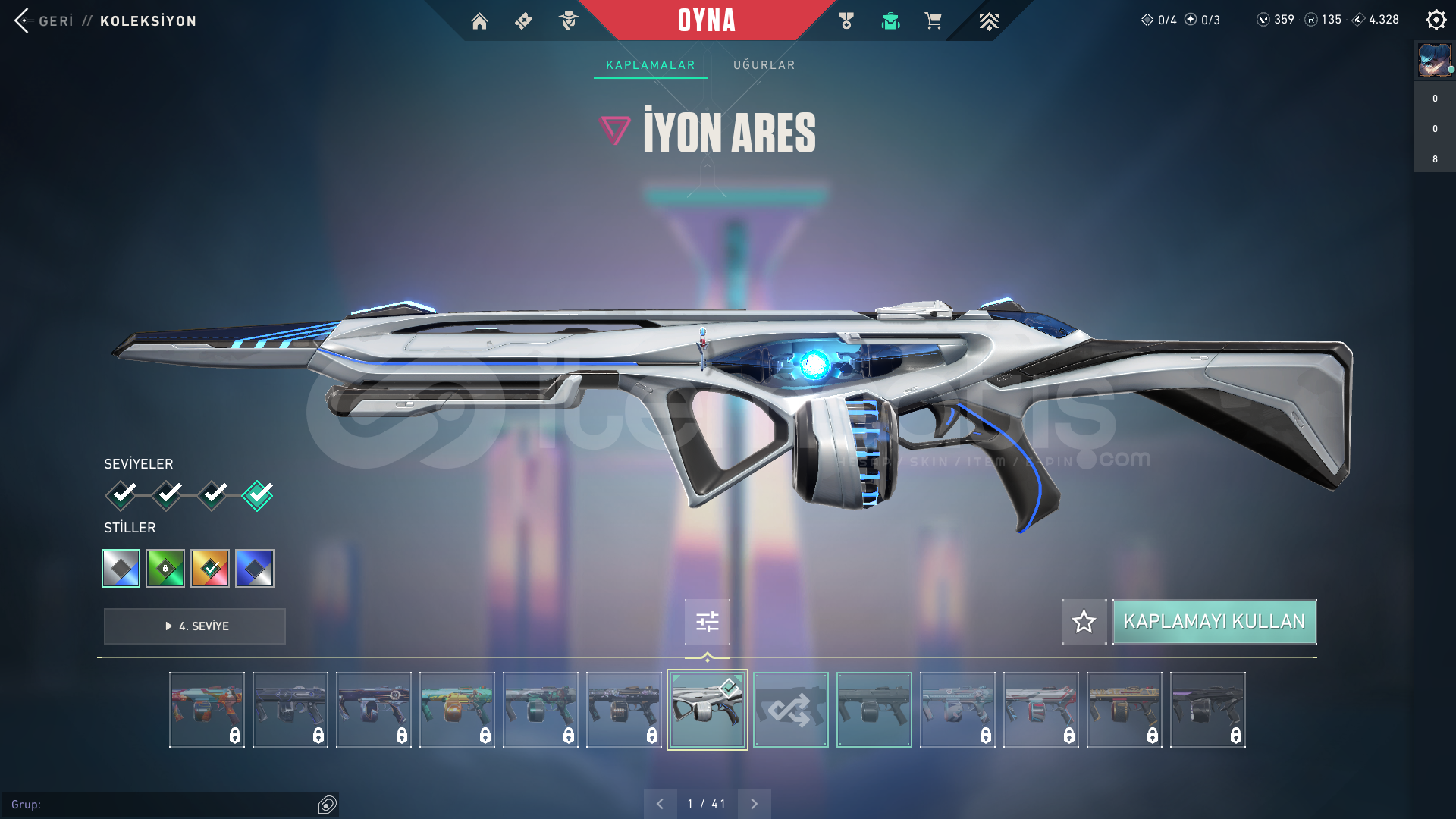Go to the next skin page arrow
This screenshot has height=819, width=1456.
coord(754,804)
